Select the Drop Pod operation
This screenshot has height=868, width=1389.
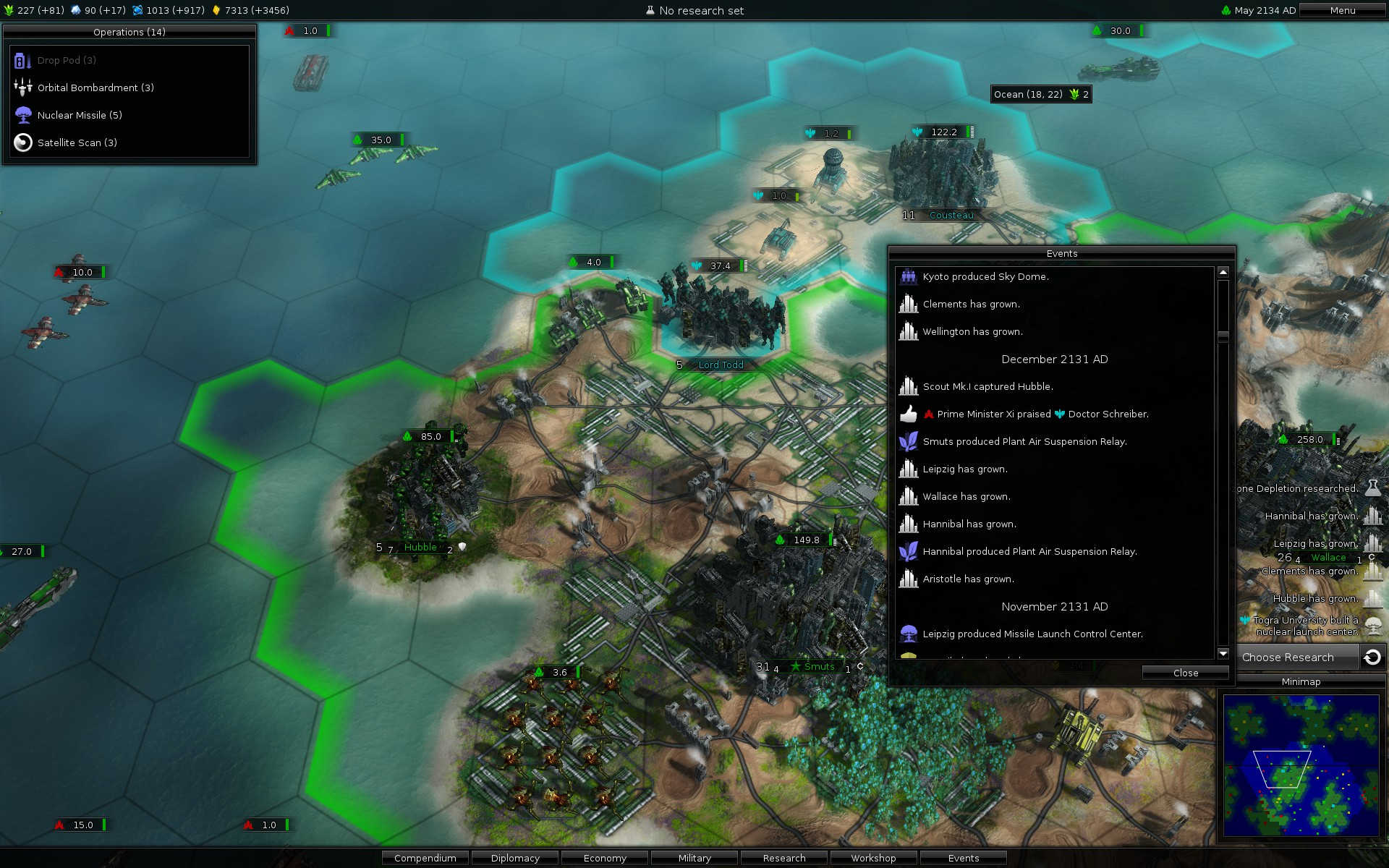click(x=67, y=60)
